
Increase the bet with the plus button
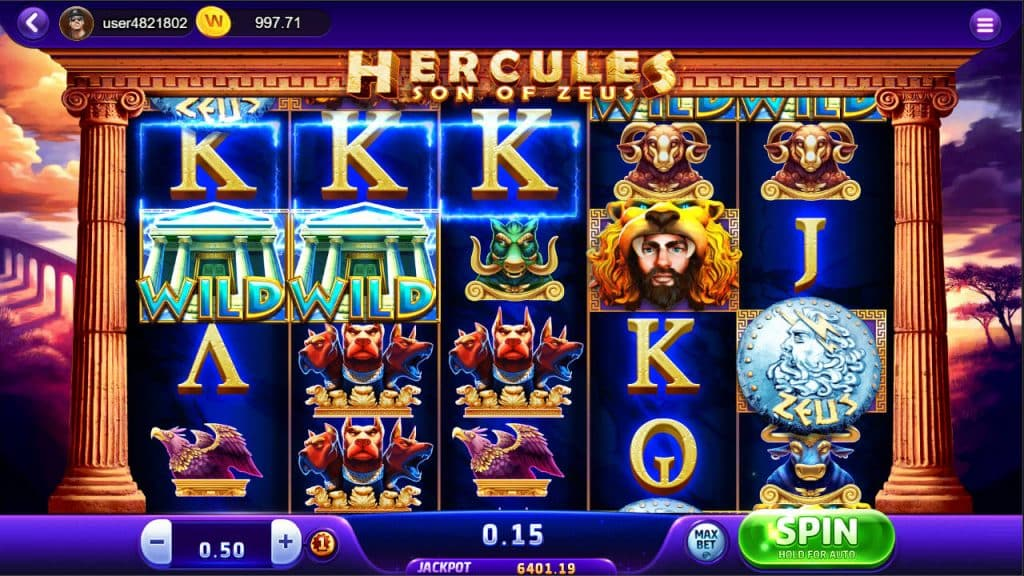tap(286, 544)
